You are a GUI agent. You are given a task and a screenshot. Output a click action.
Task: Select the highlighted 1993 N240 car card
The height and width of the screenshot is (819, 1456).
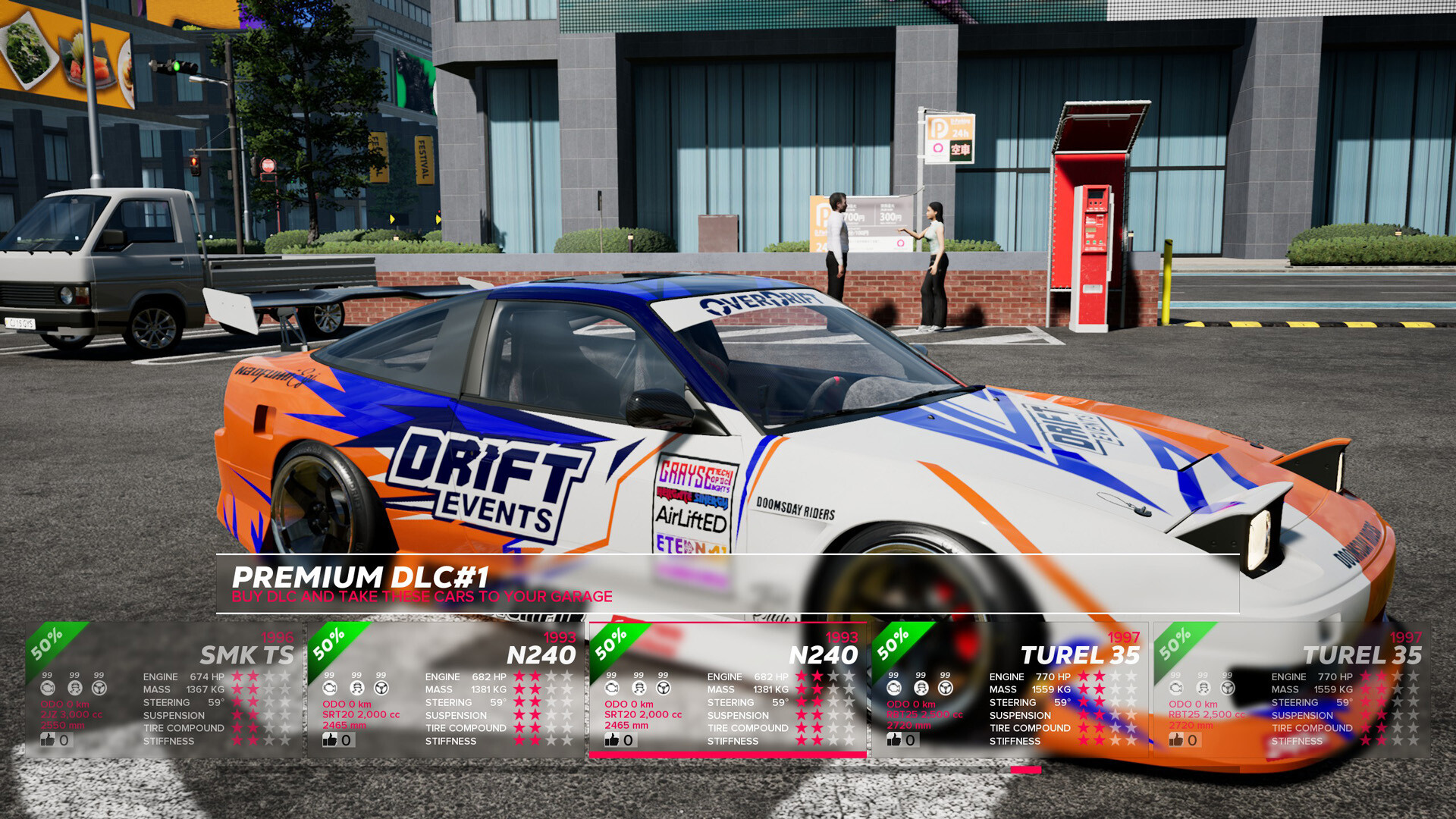click(x=726, y=690)
